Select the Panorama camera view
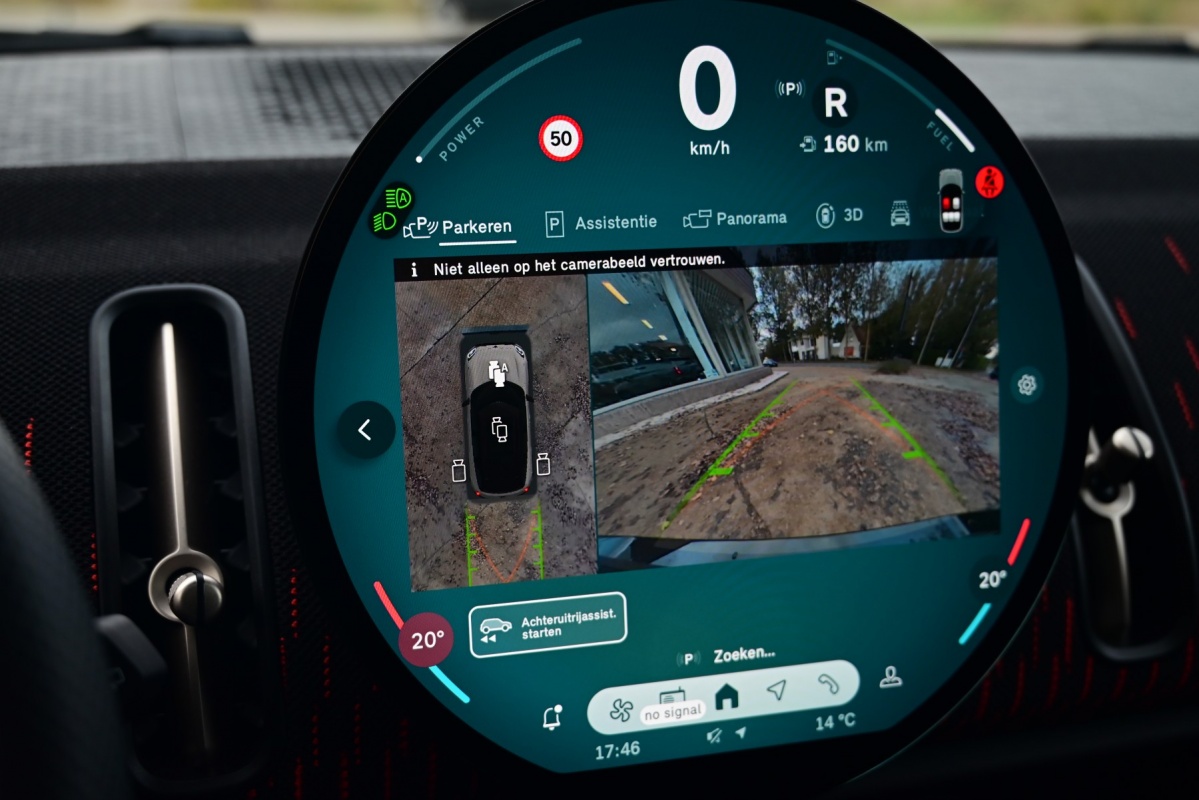 (x=735, y=218)
